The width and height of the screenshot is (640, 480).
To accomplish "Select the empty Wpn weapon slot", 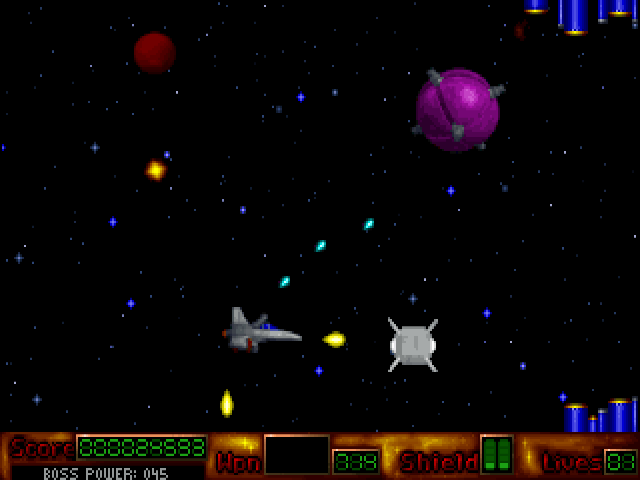I will 296,455.
